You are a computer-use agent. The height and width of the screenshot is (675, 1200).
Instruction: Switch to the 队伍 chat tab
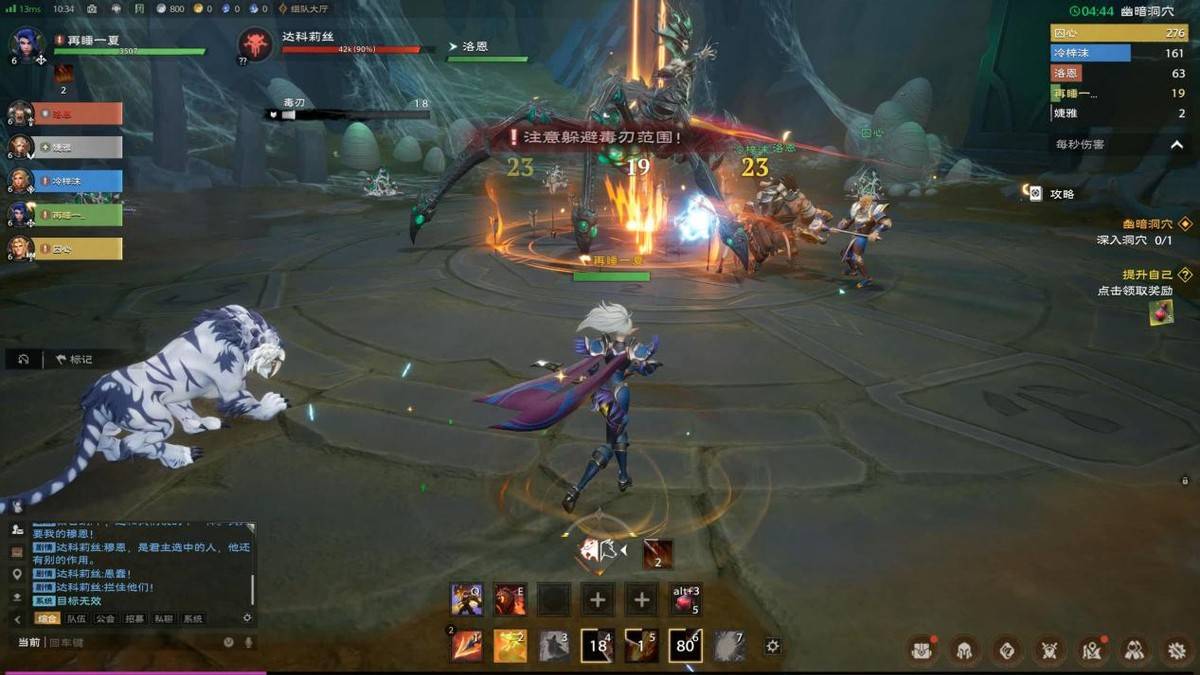(x=76, y=619)
